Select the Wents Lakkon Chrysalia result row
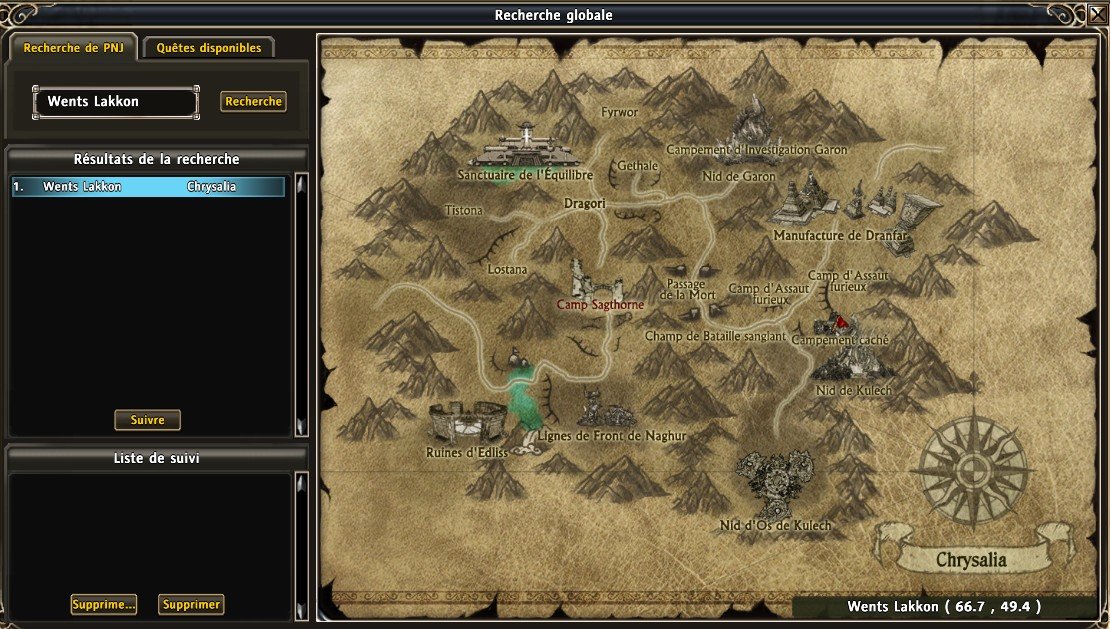 148,187
